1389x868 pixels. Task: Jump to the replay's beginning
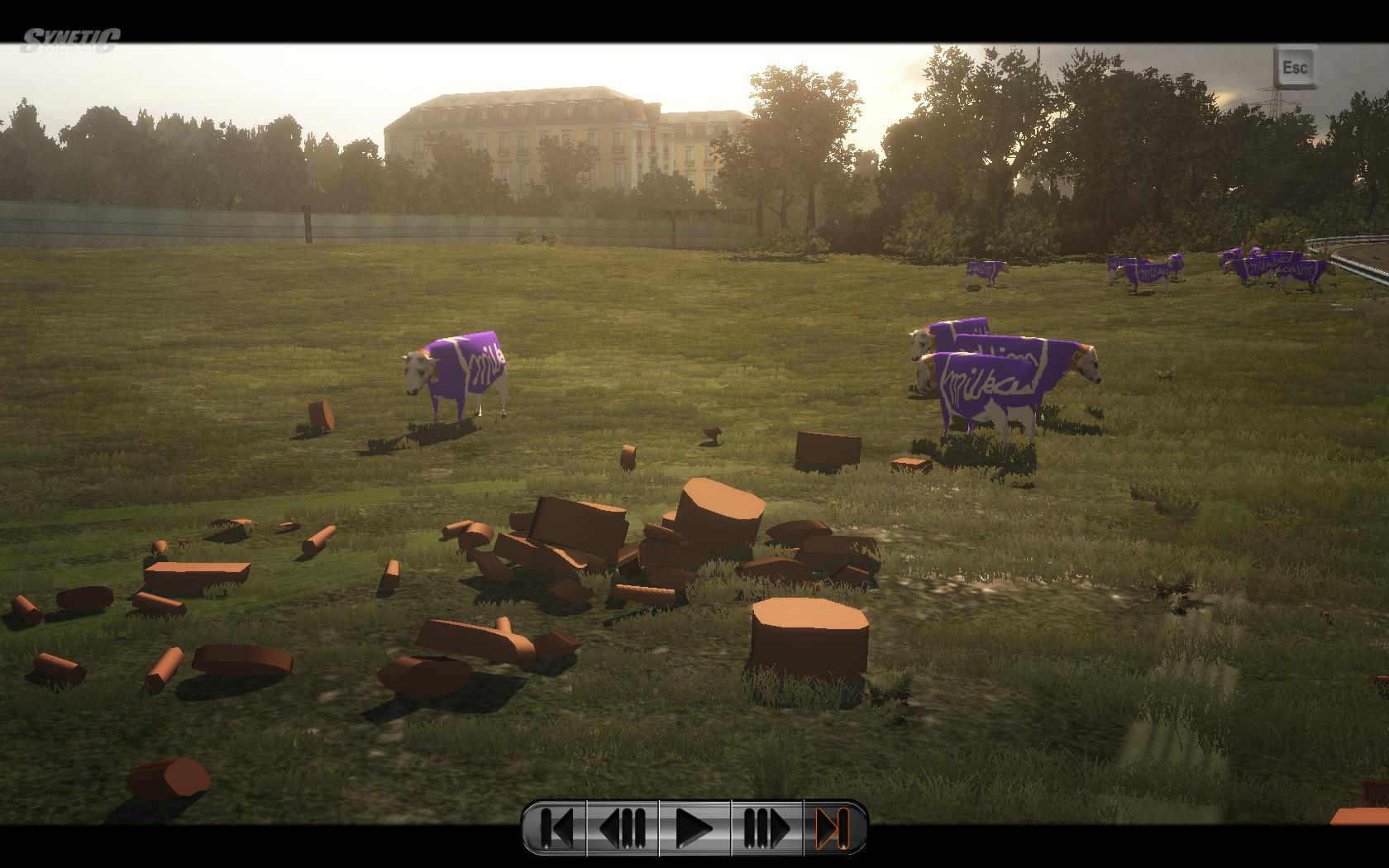[556, 827]
